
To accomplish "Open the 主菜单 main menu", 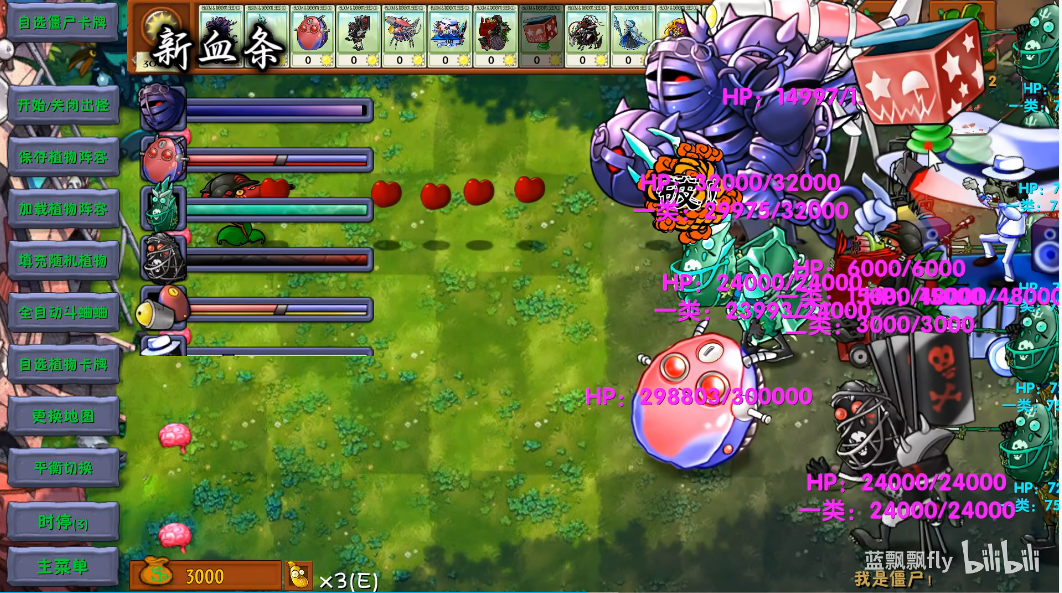I will (x=63, y=567).
